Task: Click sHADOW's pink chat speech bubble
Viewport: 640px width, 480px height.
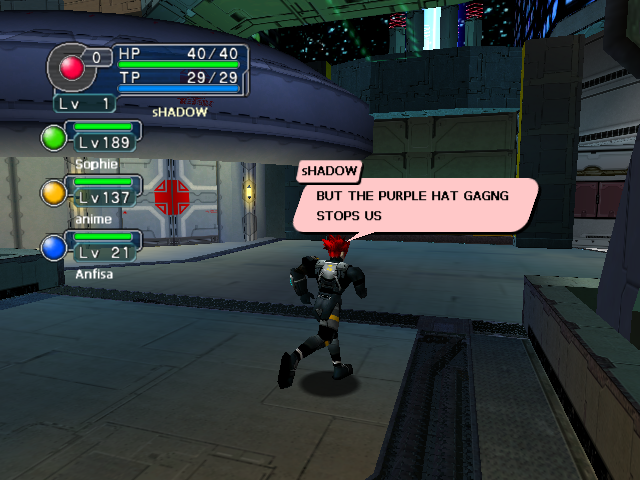Action: [414, 205]
